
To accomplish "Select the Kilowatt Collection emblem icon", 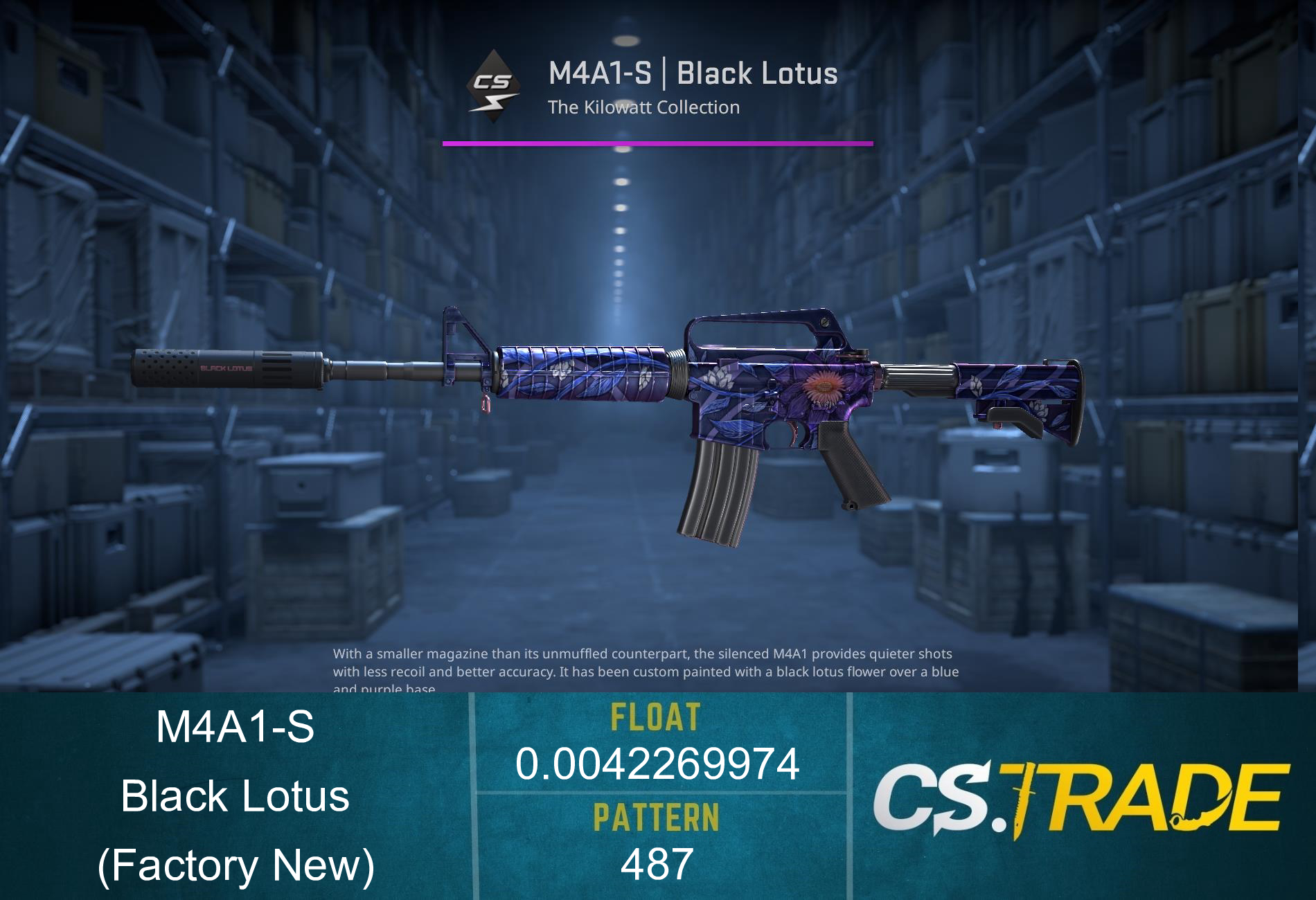I will tap(493, 87).
